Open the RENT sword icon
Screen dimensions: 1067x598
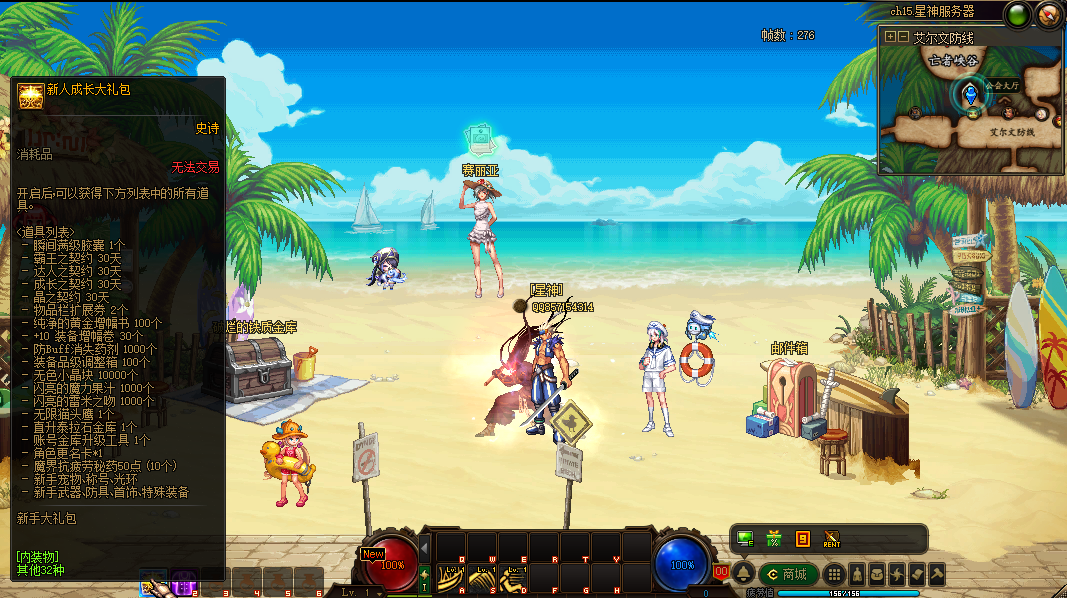point(831,540)
